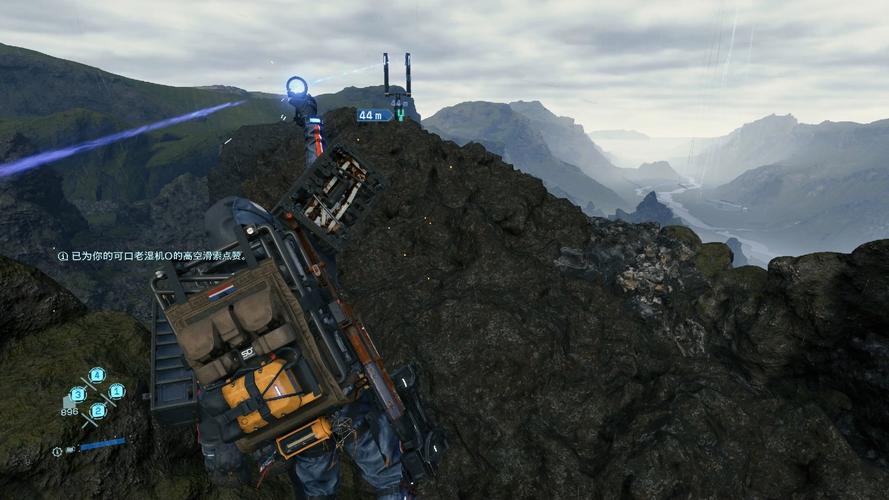Click the blue 44 m waypoint tag
889x500 pixels.
click(373, 115)
